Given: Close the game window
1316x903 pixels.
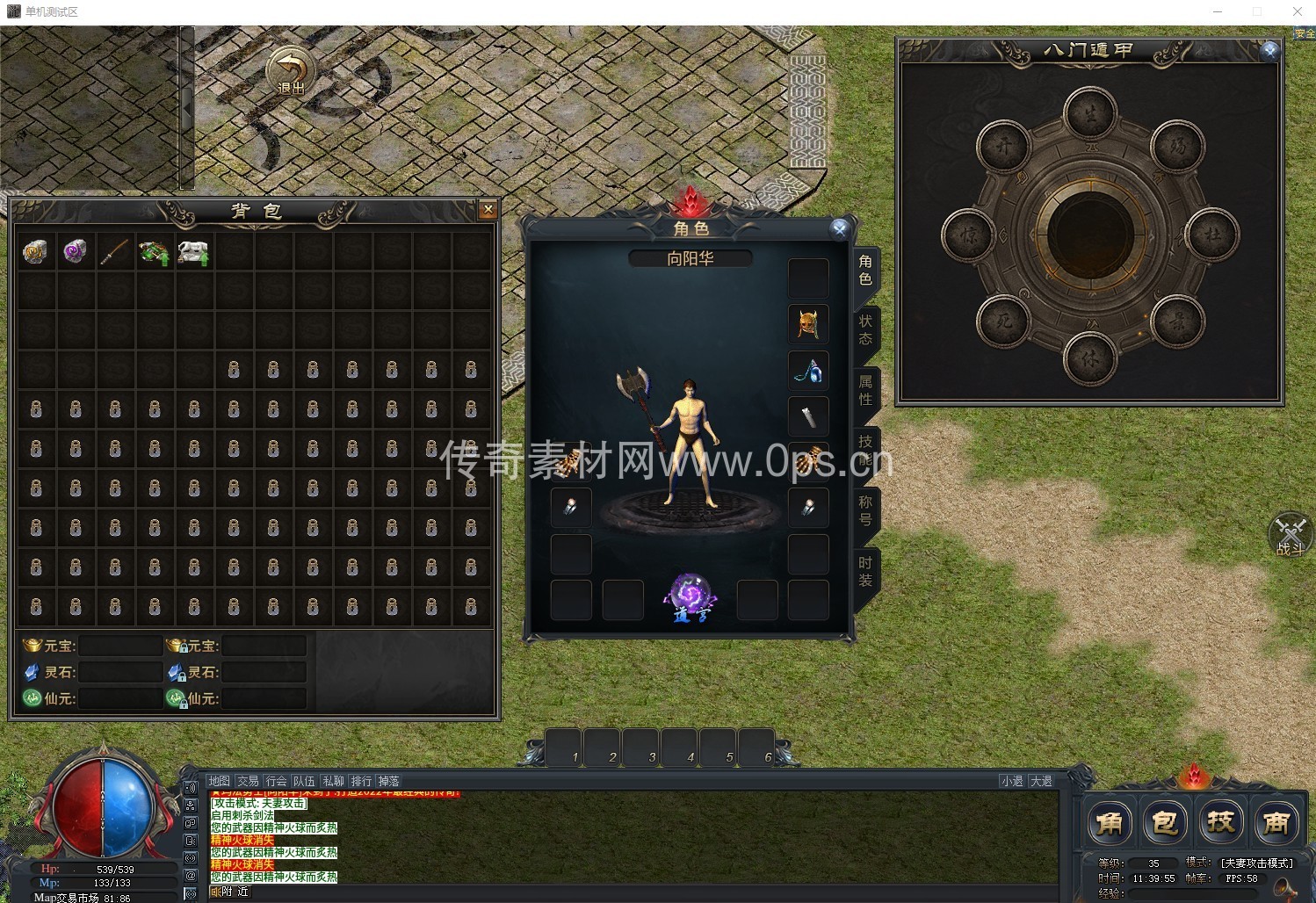Looking at the screenshot, I should (1297, 11).
